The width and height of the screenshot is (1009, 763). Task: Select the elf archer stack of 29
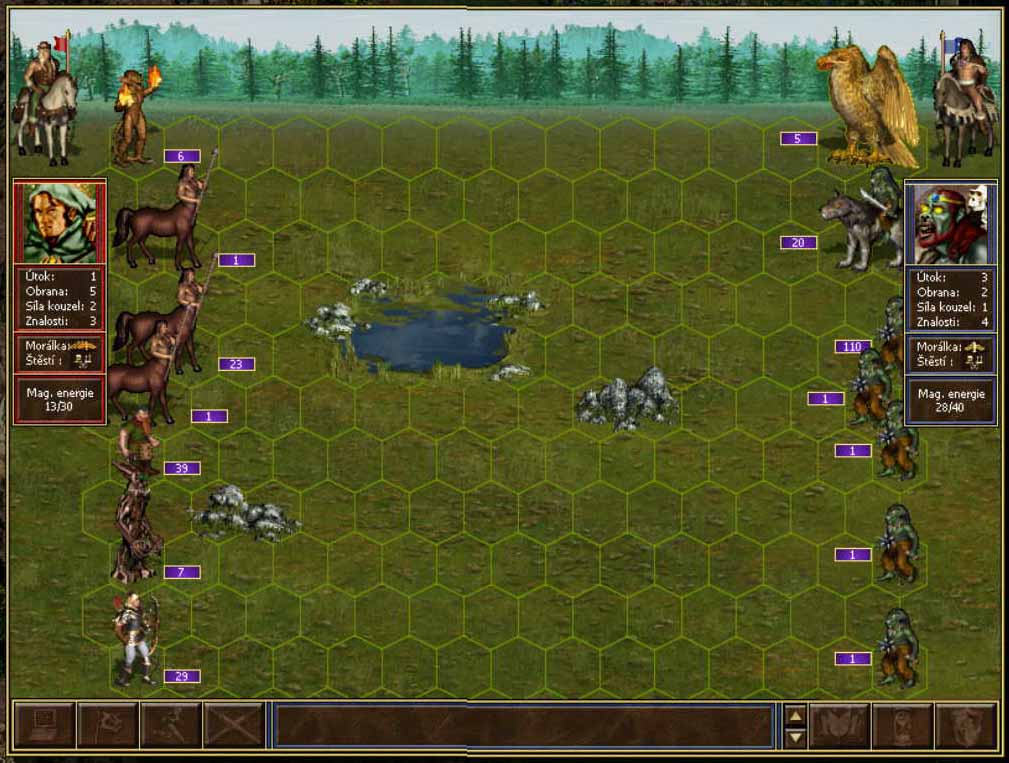pyautogui.click(x=135, y=639)
